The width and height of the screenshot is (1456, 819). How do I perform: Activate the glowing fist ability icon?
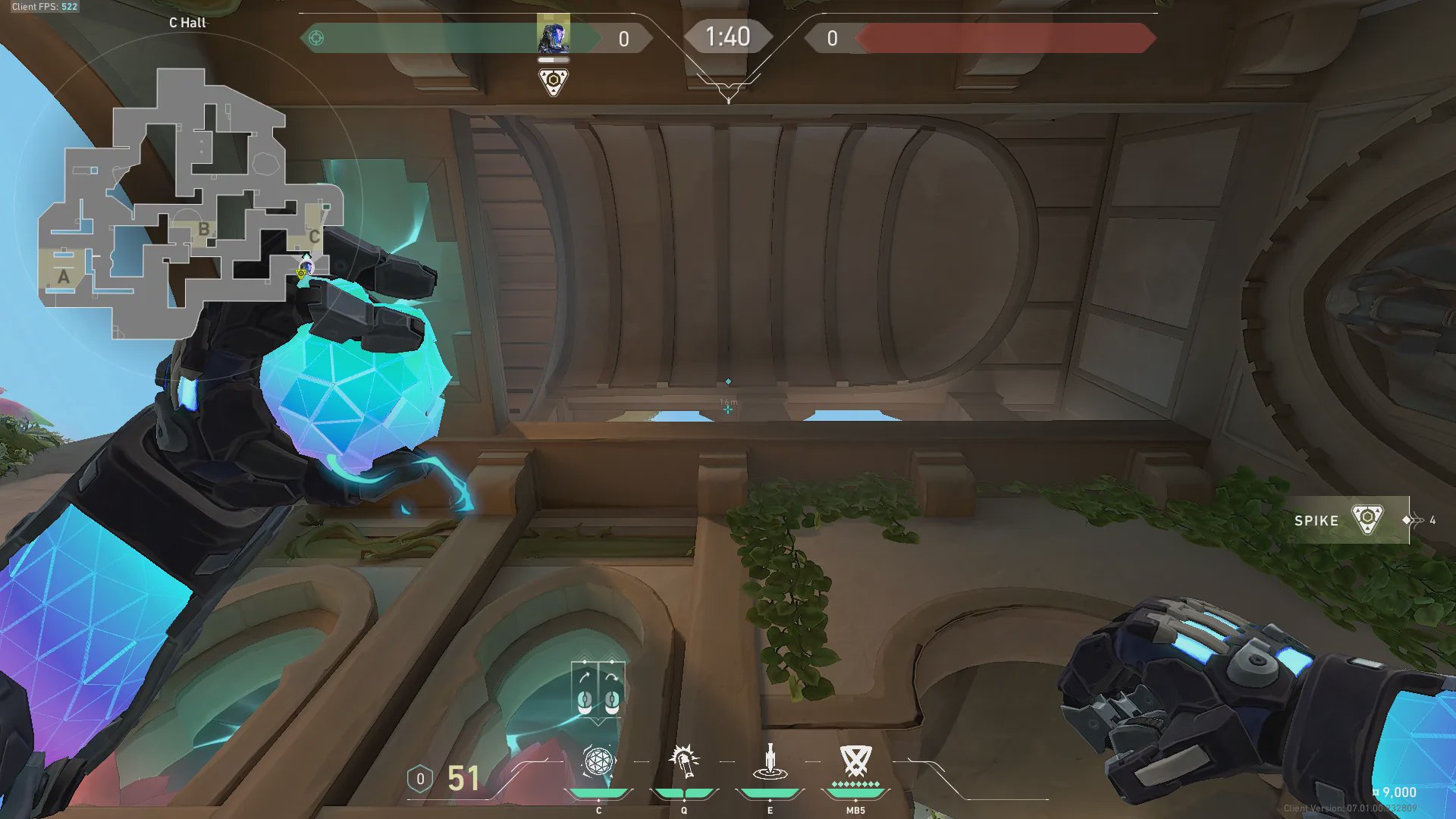coord(684,761)
